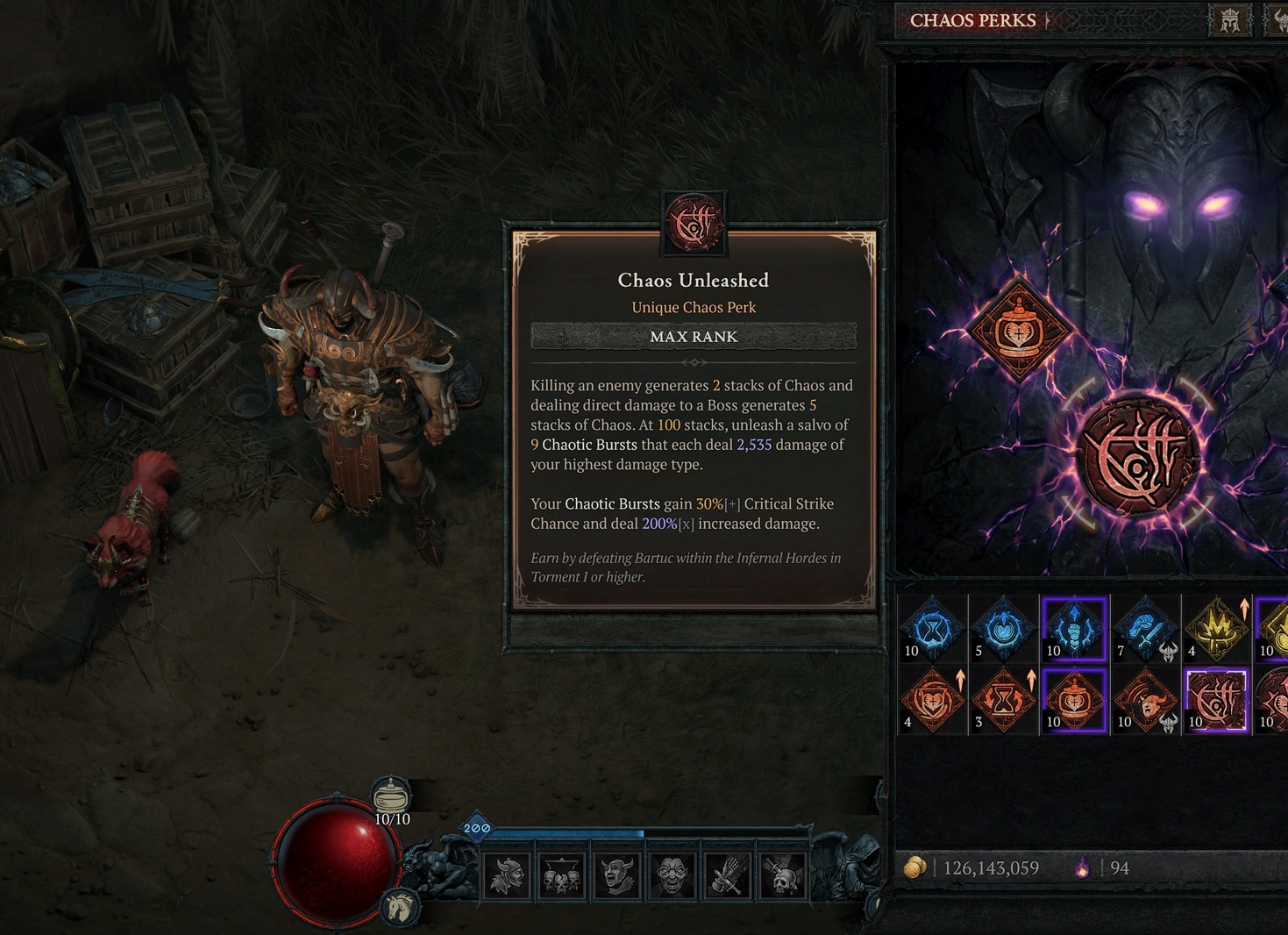Choose the orange shield-heart perk
This screenshot has width=1288, height=935.
[x=932, y=701]
